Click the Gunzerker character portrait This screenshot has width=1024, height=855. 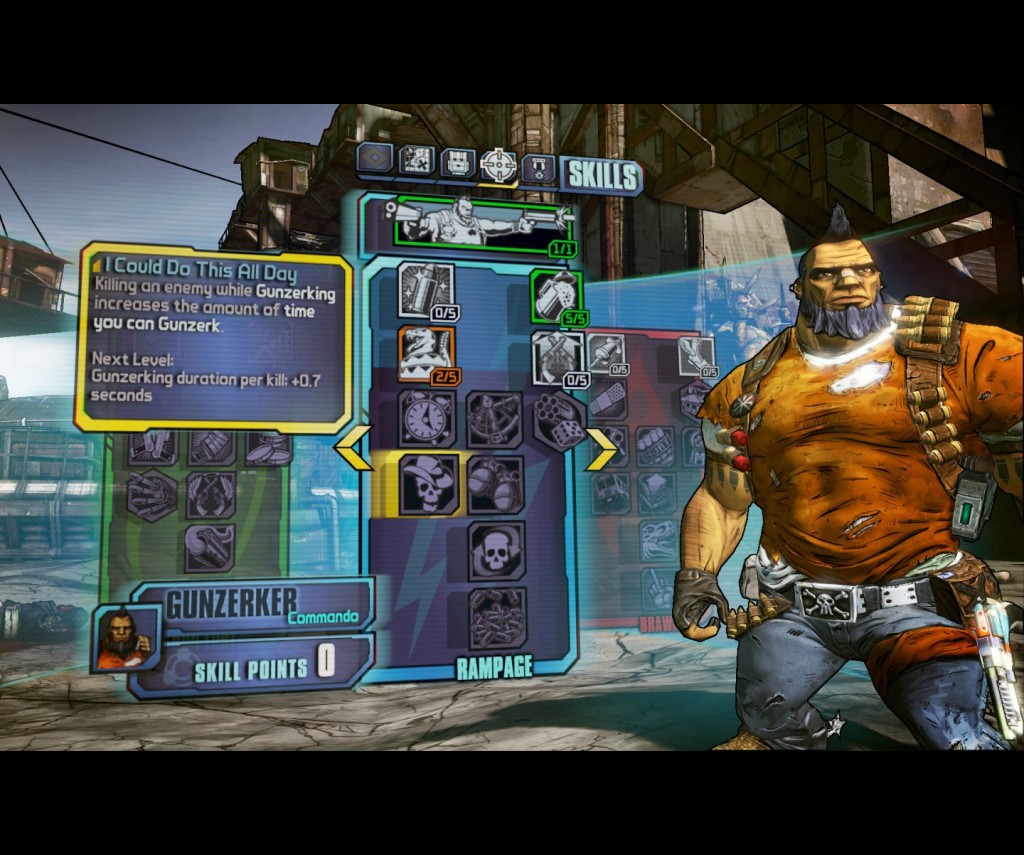(125, 638)
